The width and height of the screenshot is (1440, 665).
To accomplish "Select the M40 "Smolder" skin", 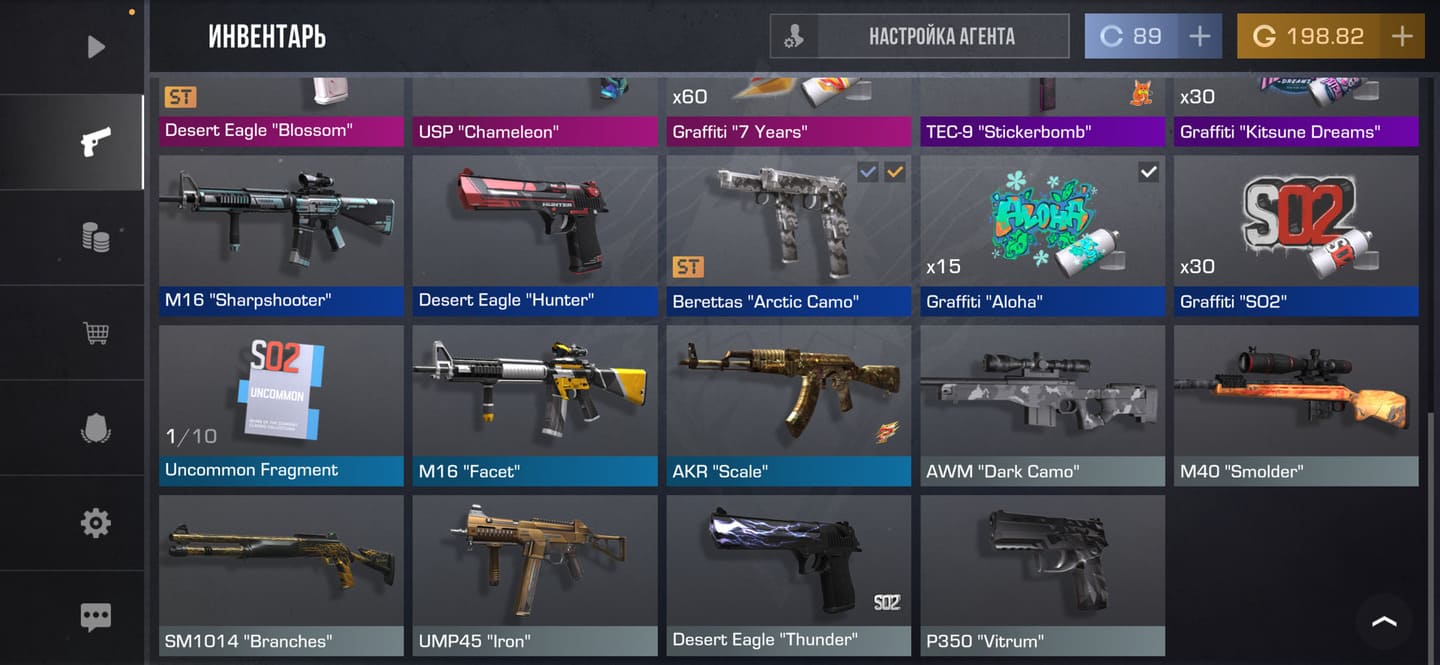I will click(x=1296, y=405).
